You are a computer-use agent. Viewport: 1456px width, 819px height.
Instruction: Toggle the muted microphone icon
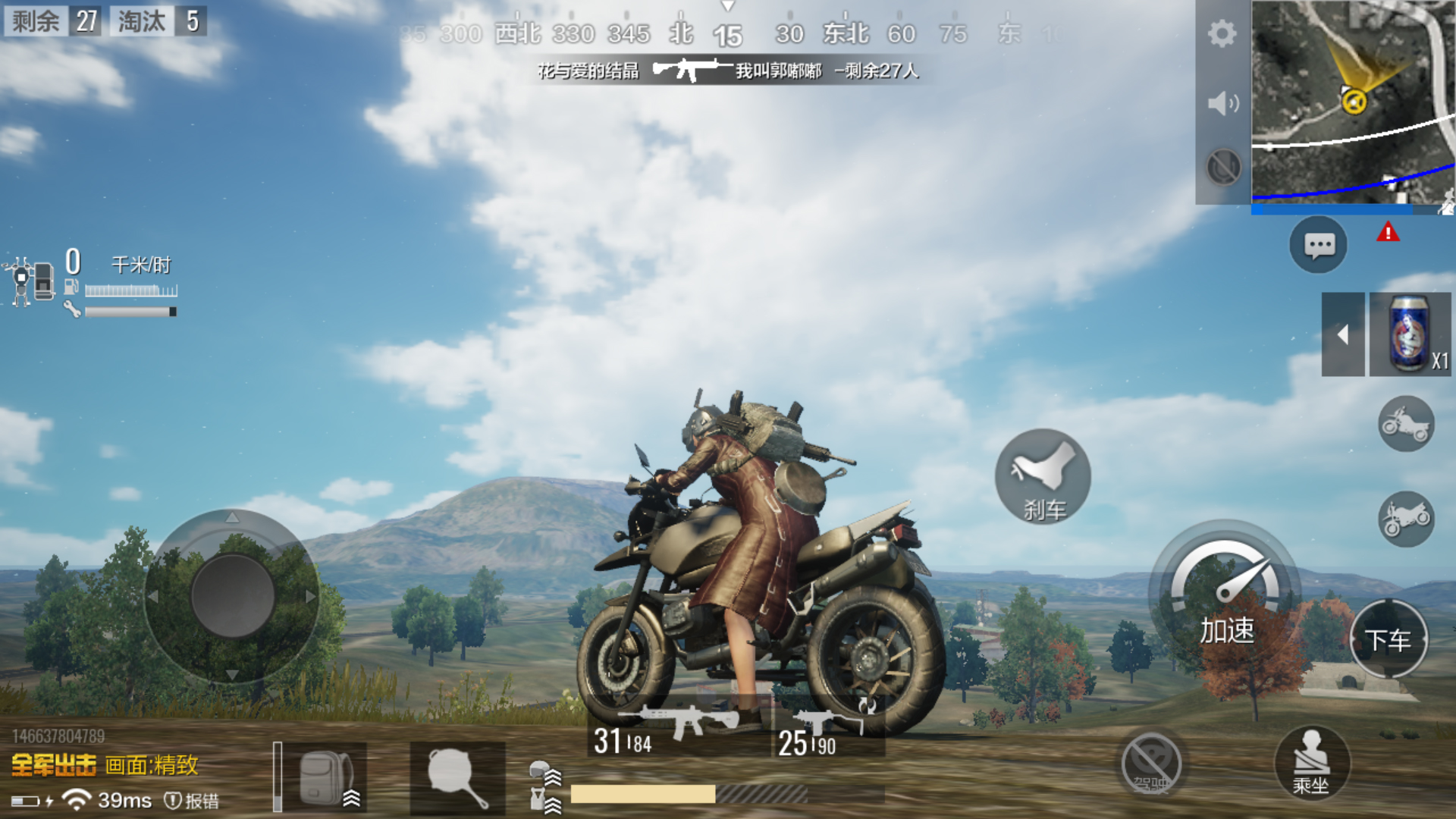coord(1223,167)
